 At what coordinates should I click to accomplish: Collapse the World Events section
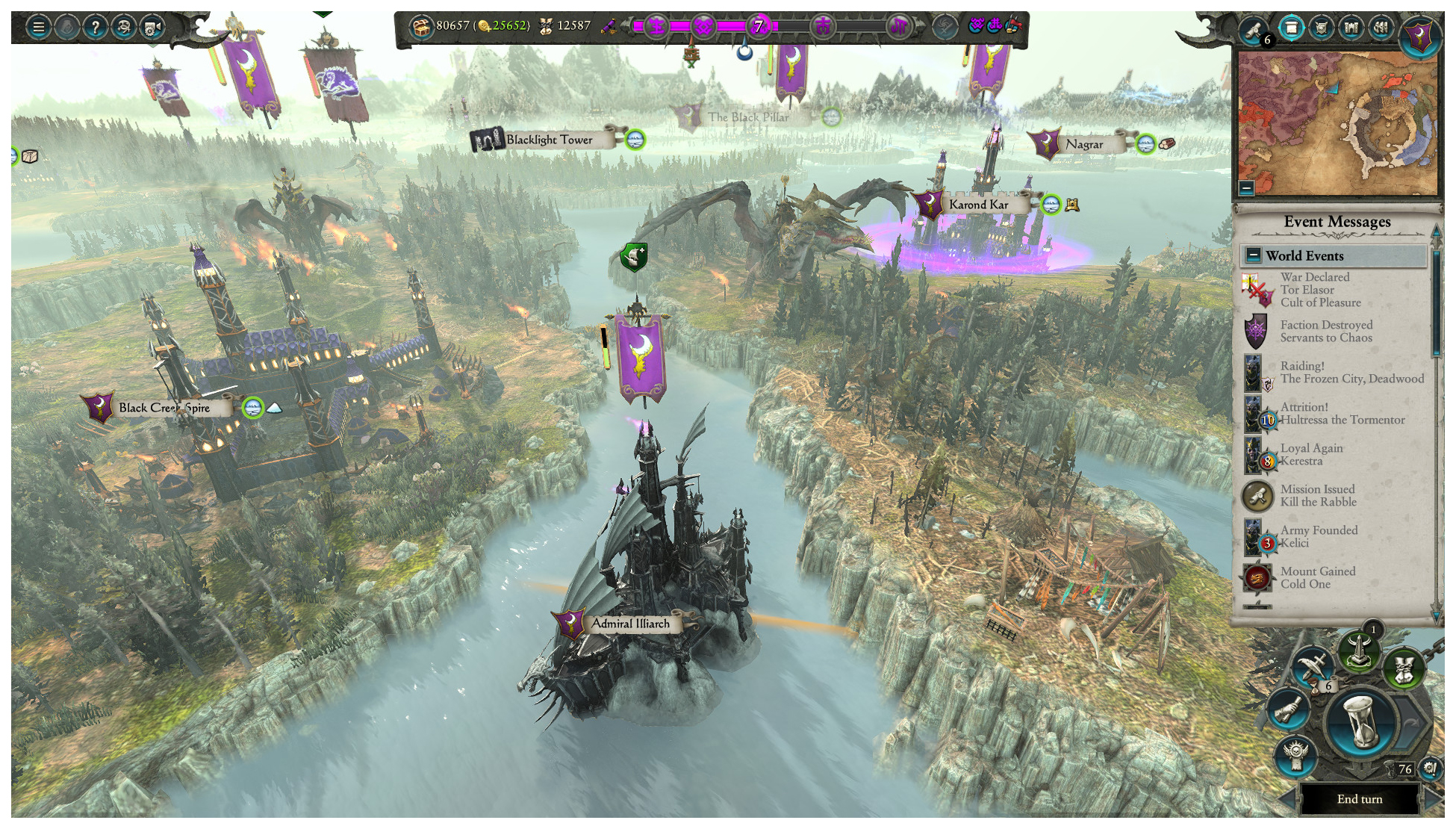tap(1254, 255)
